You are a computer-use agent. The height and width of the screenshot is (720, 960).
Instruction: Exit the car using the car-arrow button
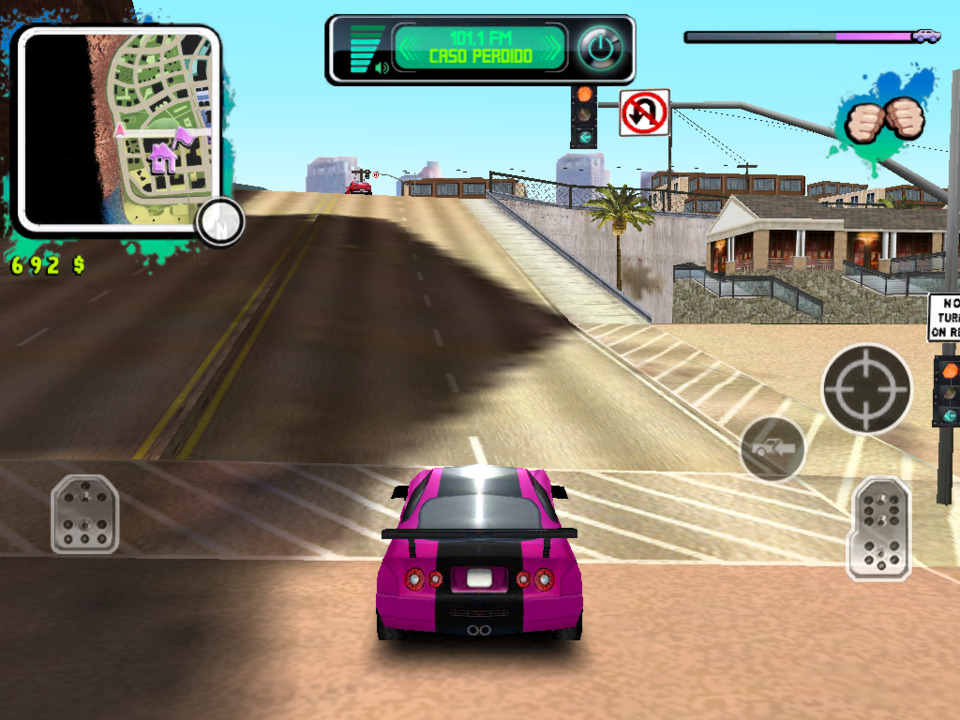(773, 448)
